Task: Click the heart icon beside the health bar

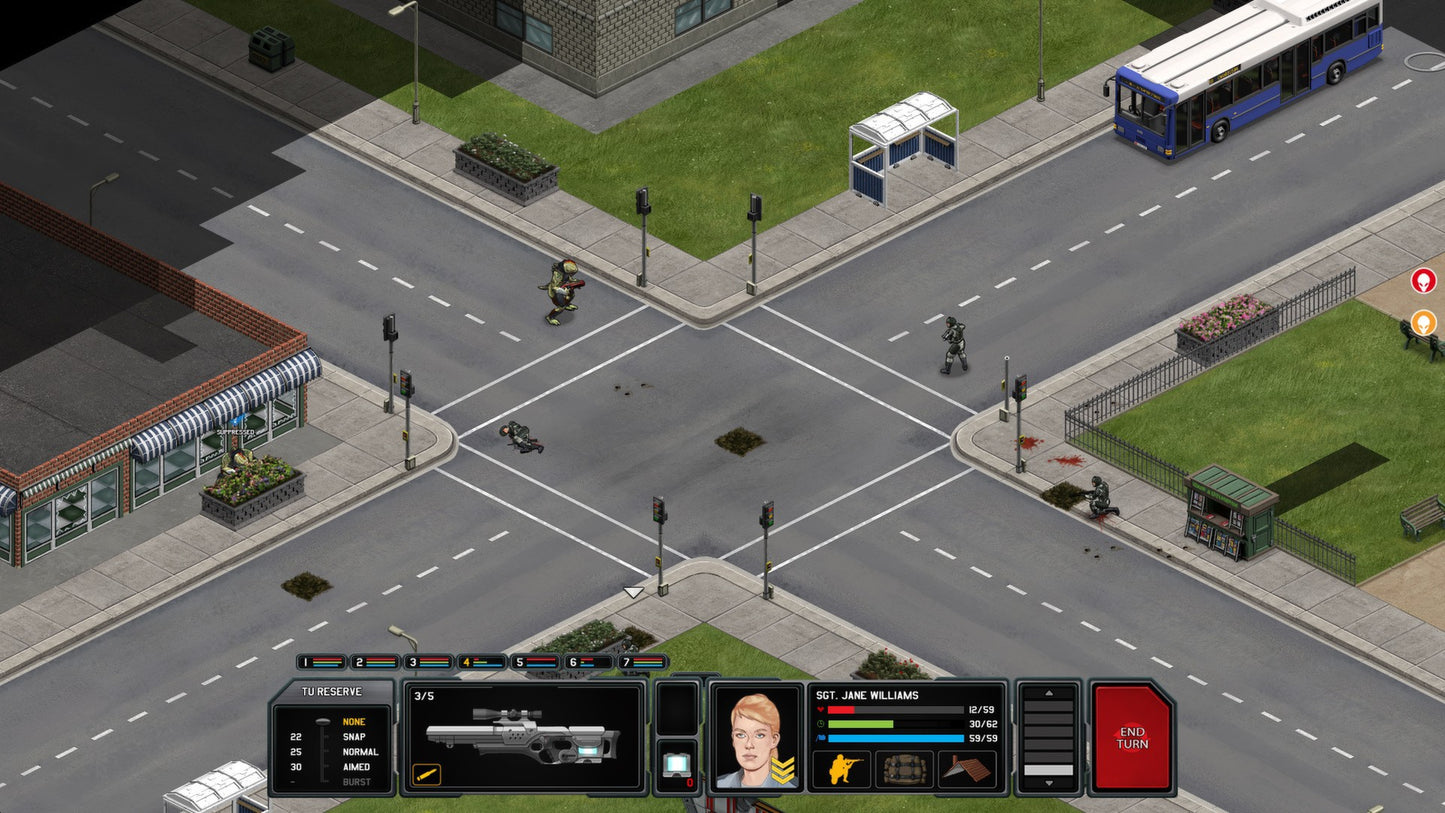Action: 821,709
